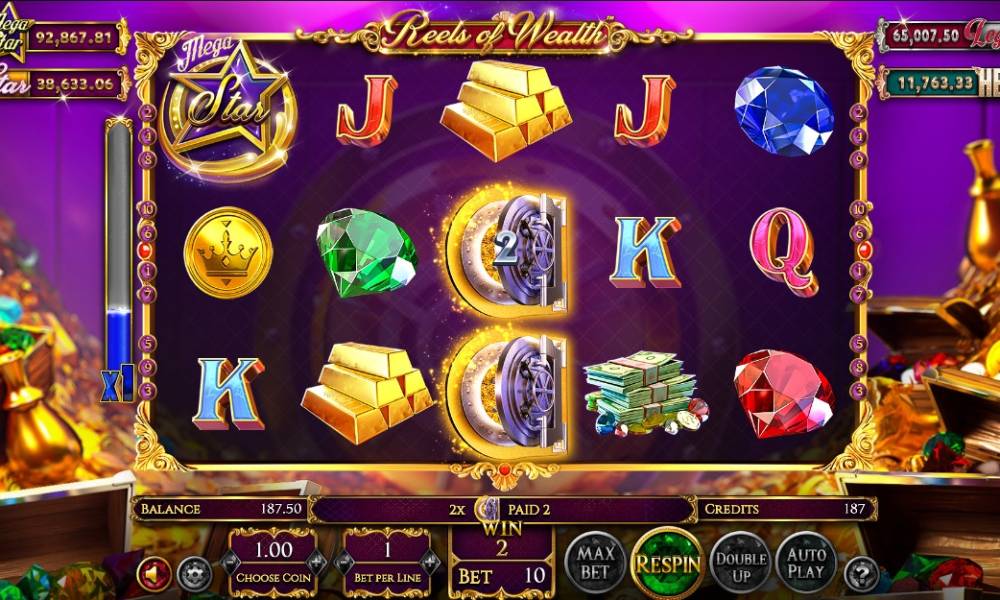
Task: Increase the Choose Coin value
Action: click(317, 563)
